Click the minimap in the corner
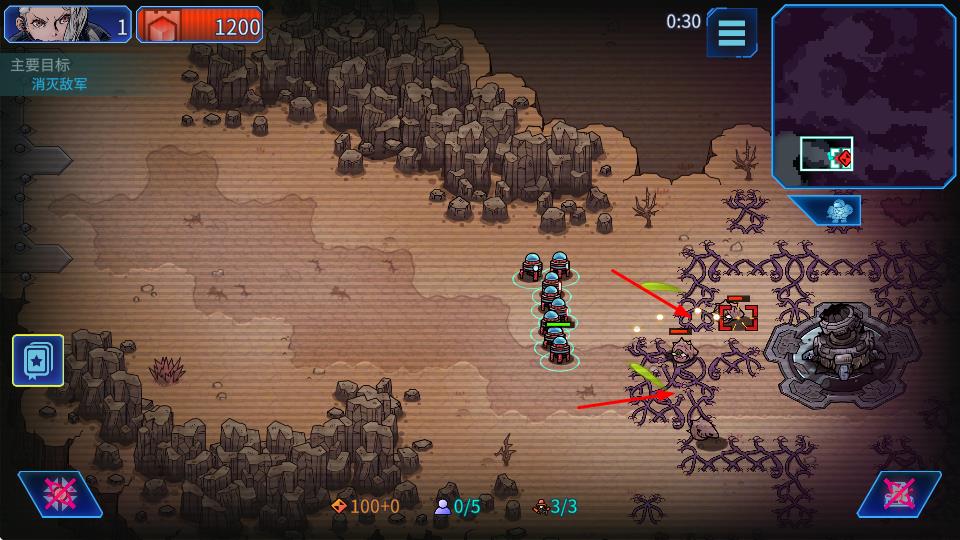The height and width of the screenshot is (540, 960). (x=864, y=96)
